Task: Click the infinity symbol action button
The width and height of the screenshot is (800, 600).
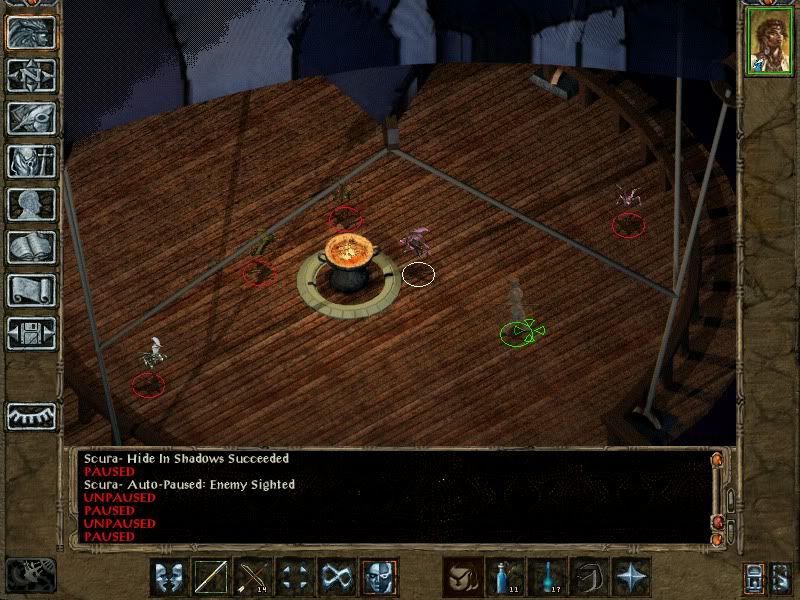Action: 338,577
